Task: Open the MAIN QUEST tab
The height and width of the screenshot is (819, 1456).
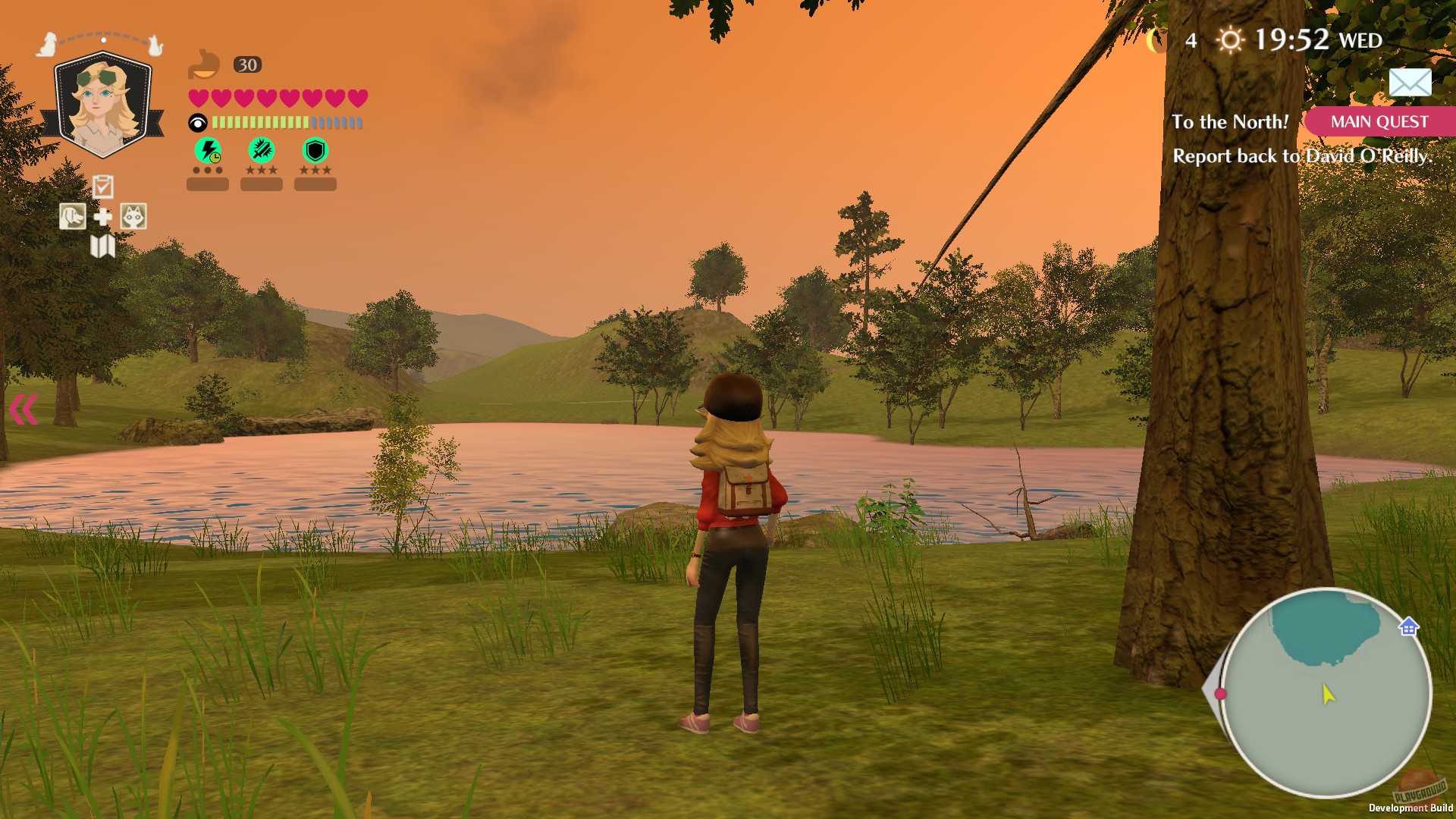Action: 1378,121
